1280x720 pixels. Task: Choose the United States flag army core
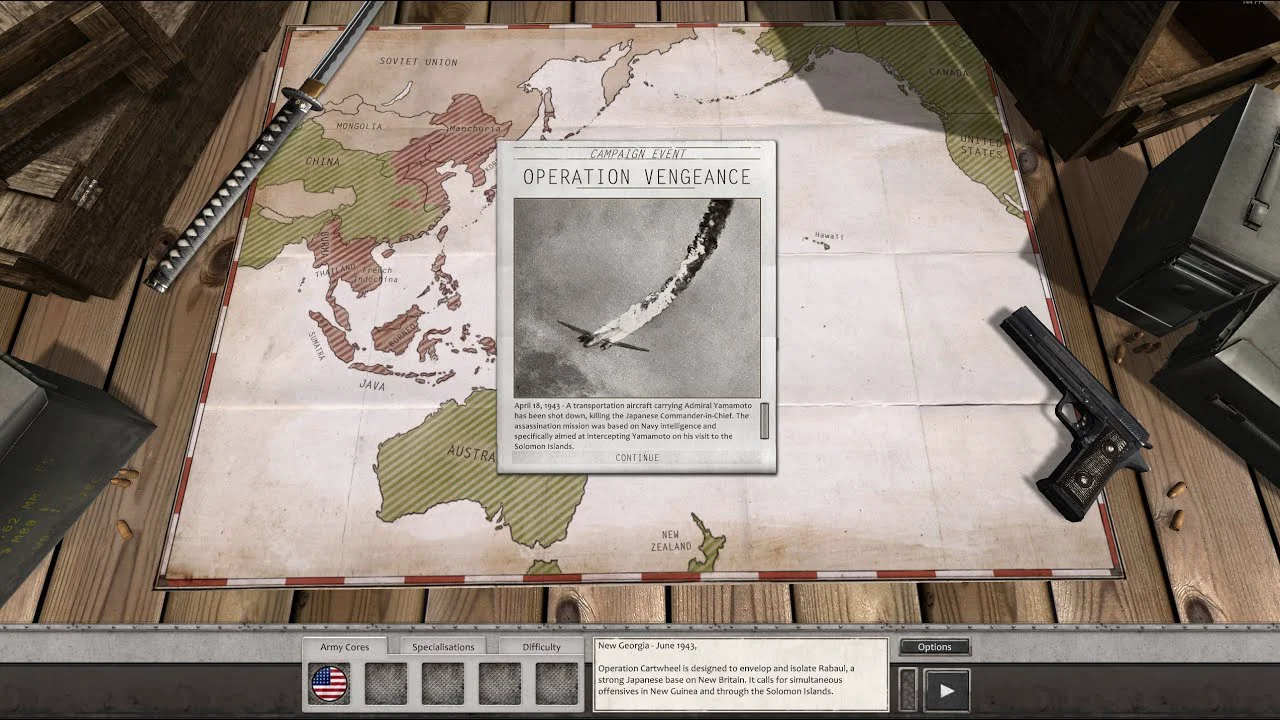pyautogui.click(x=329, y=685)
